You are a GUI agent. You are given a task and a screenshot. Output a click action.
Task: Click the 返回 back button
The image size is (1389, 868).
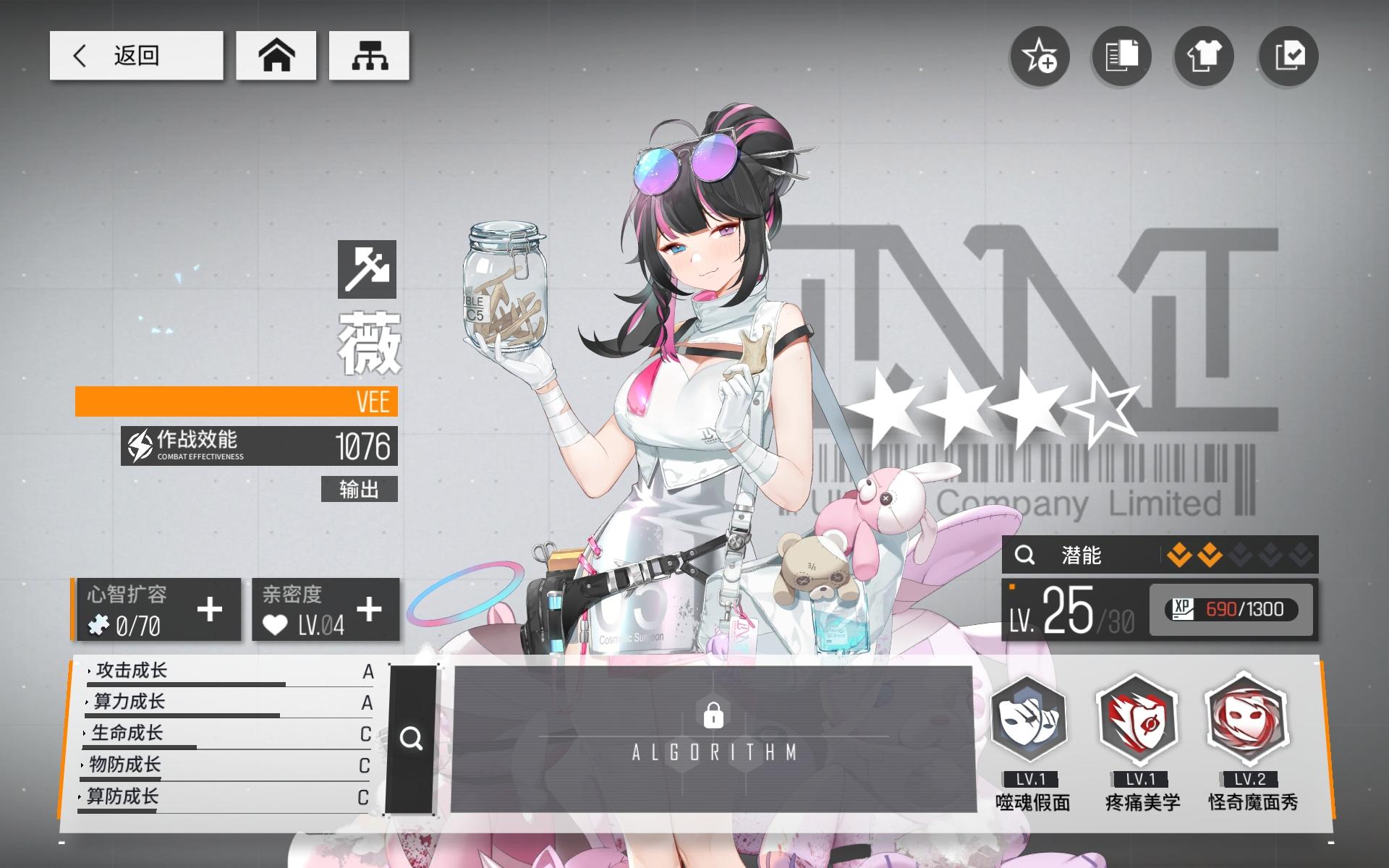coord(136,54)
